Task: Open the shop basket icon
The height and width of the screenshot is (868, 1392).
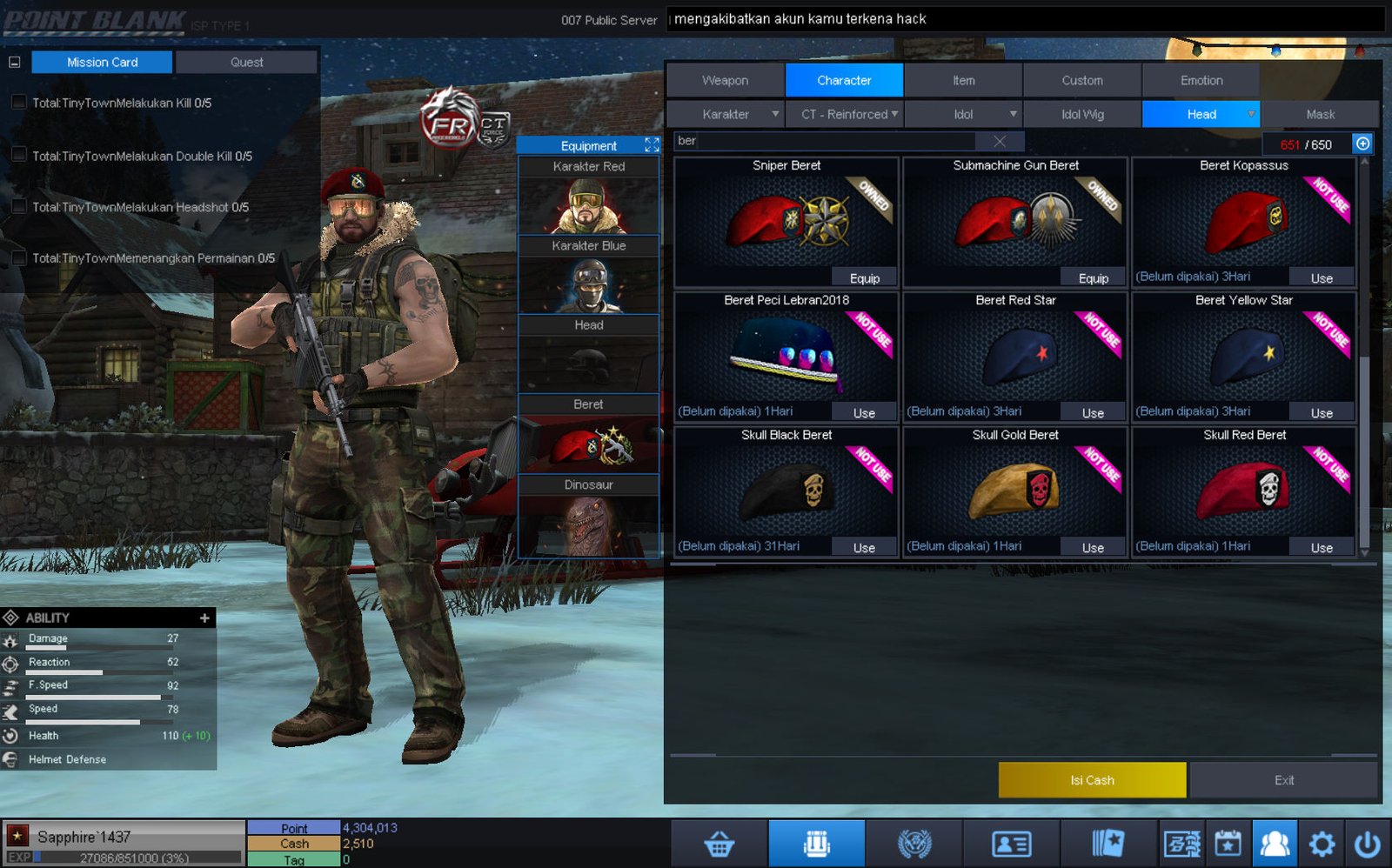Action: [x=719, y=844]
